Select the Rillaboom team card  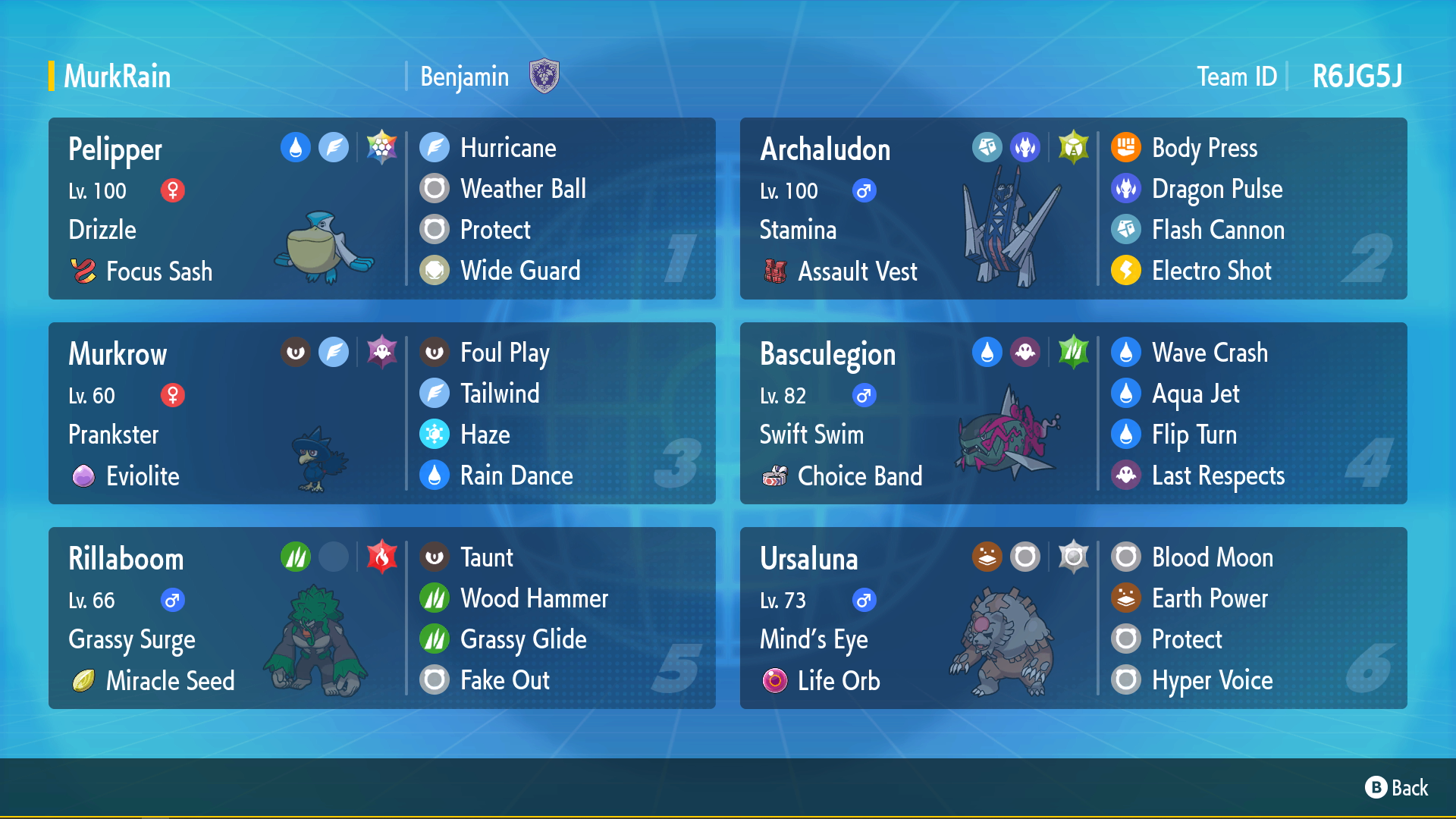[x=381, y=618]
